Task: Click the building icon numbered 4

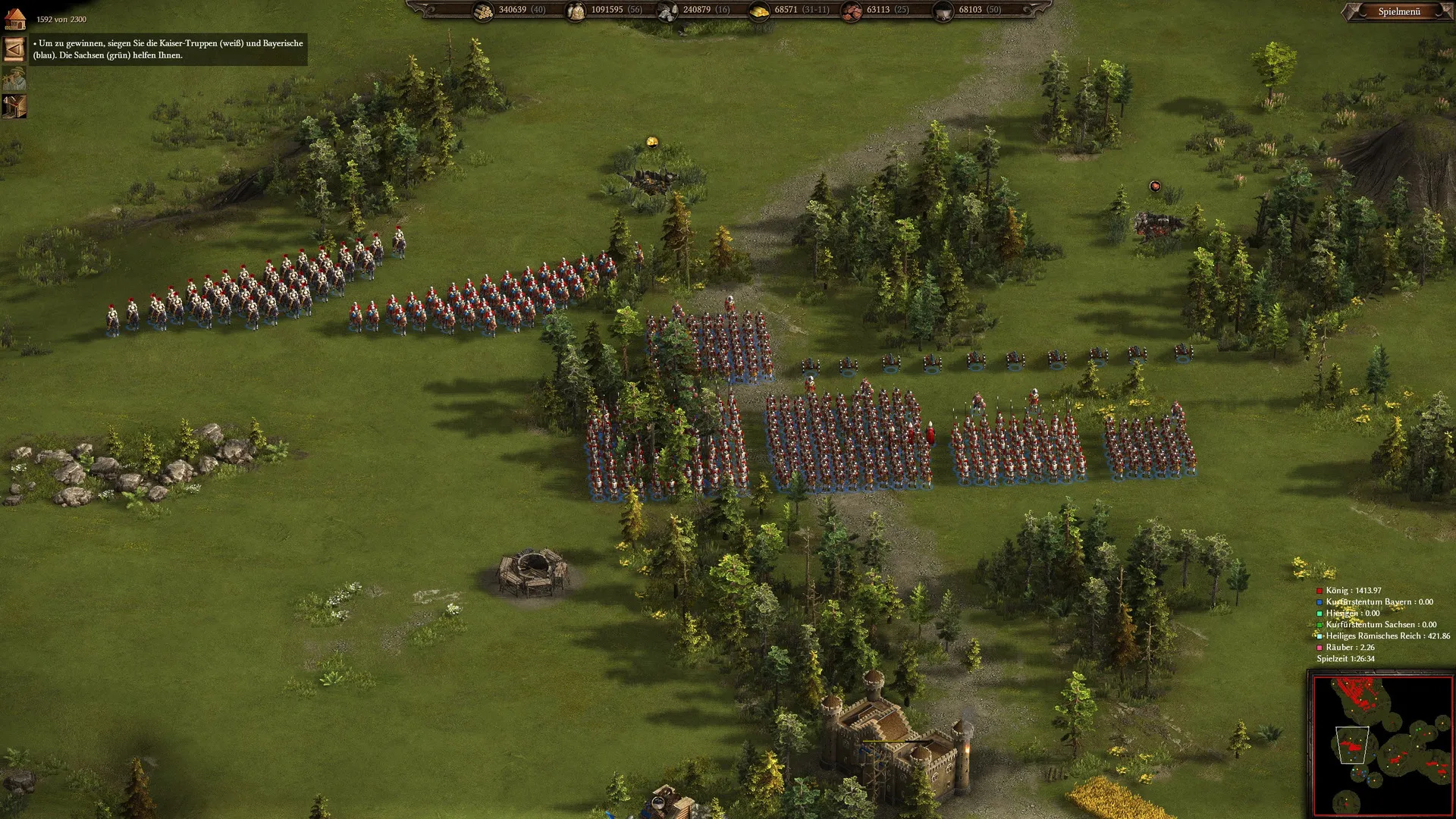Action: [x=14, y=106]
